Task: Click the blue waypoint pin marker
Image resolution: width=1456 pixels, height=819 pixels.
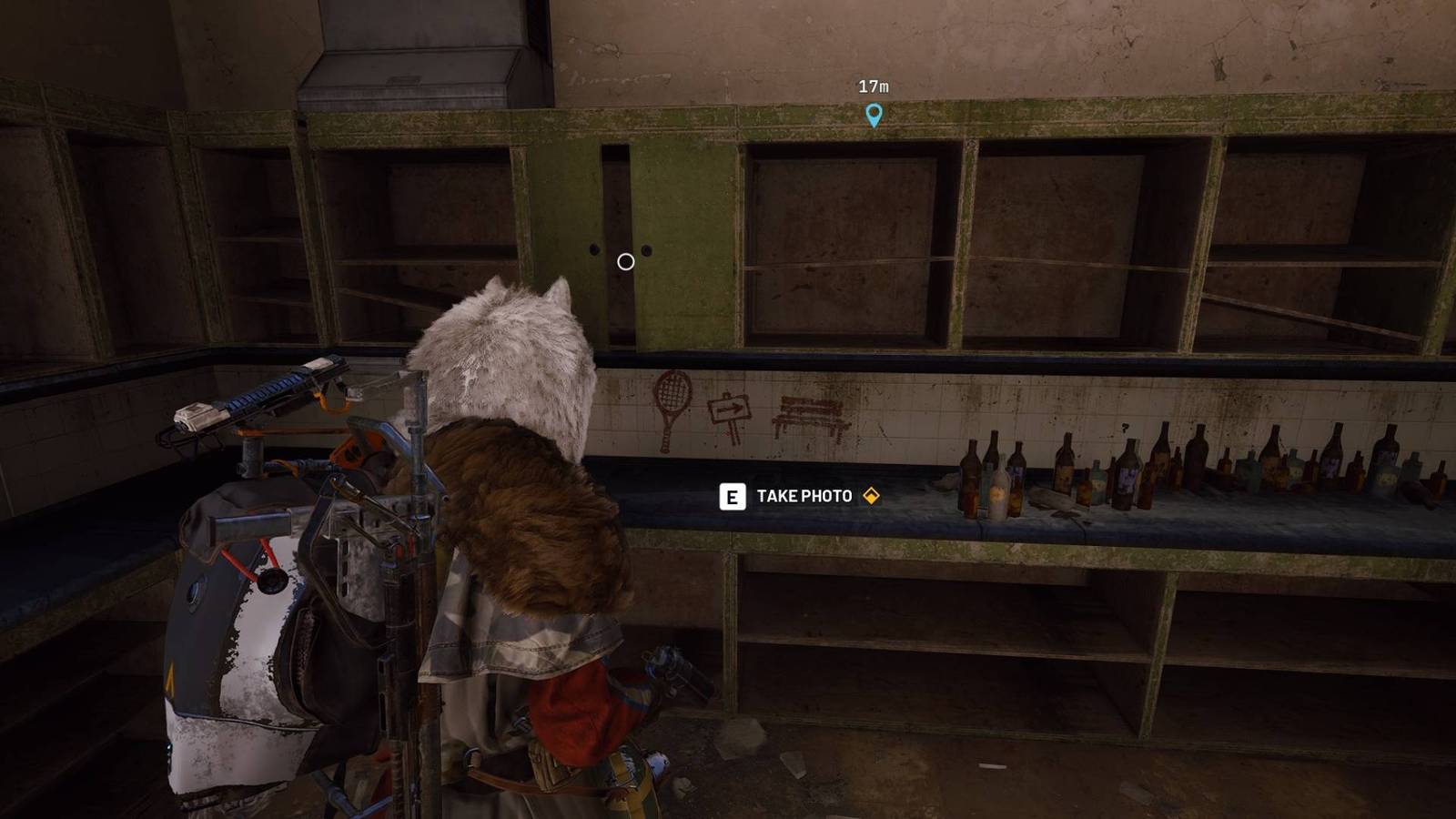Action: pyautogui.click(x=874, y=116)
